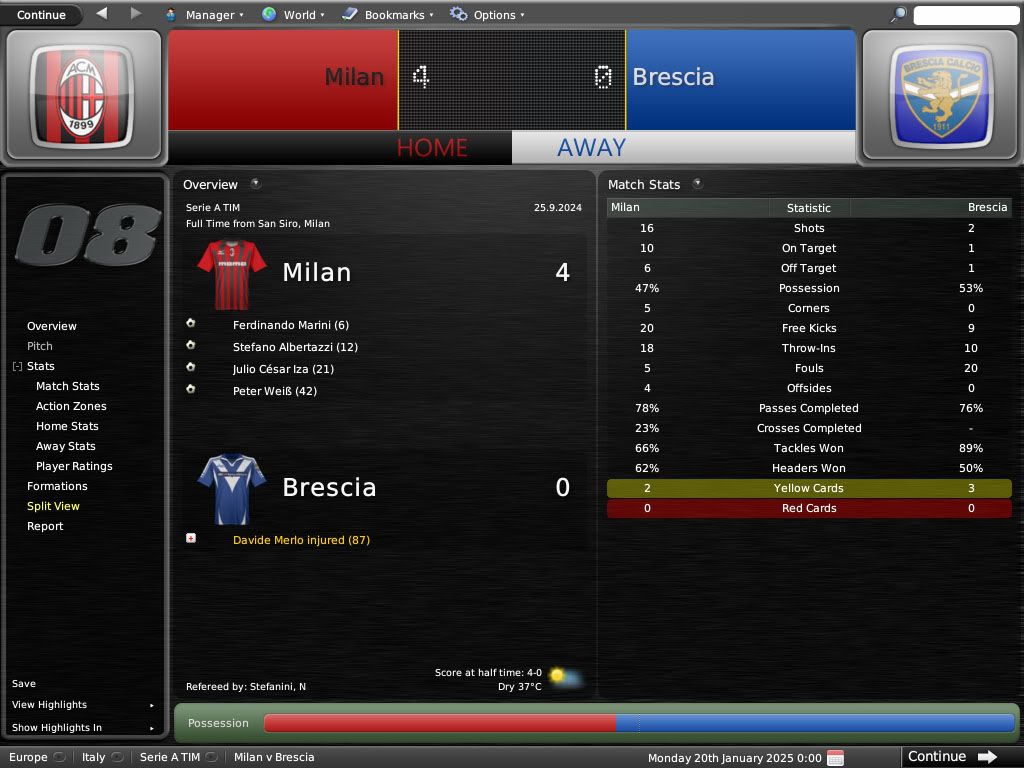This screenshot has height=768, width=1024.
Task: Open the calendar icon beside the date
Action: (x=835, y=757)
